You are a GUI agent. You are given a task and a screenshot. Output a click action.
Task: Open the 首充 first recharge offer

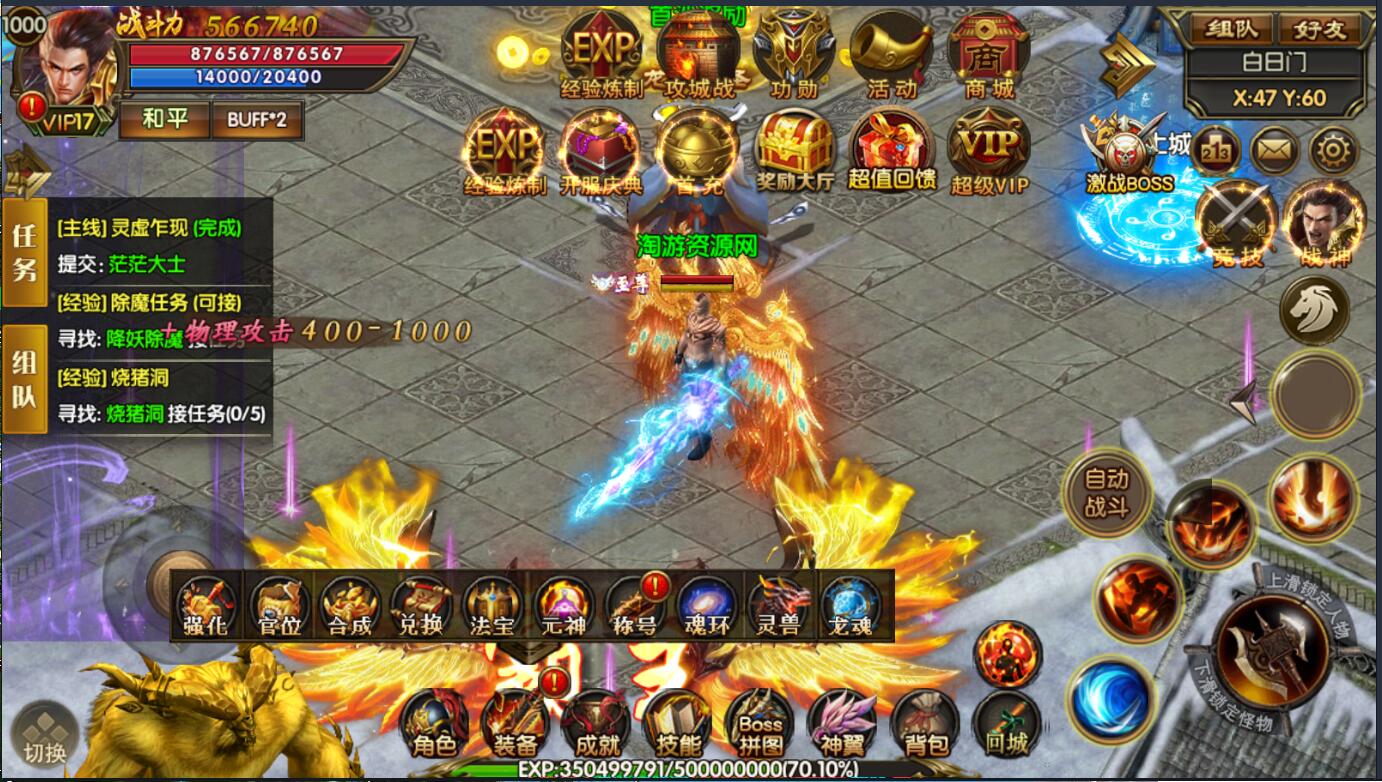pos(697,152)
